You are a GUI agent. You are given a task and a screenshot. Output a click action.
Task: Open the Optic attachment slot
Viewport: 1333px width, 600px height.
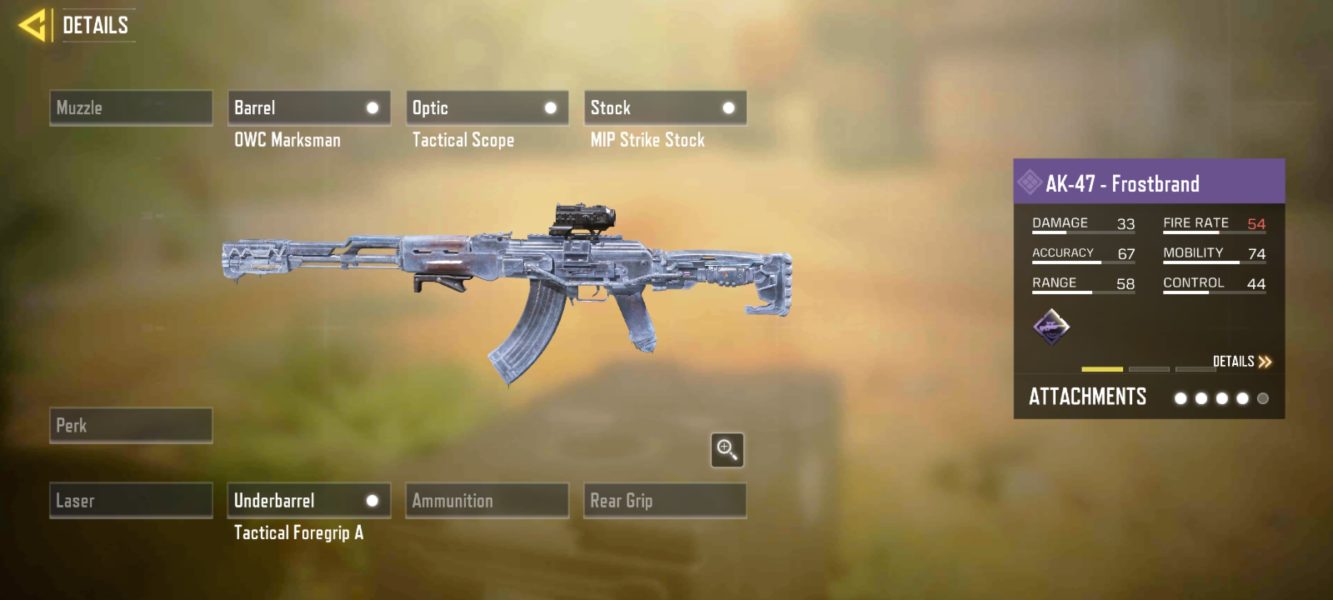tap(487, 108)
